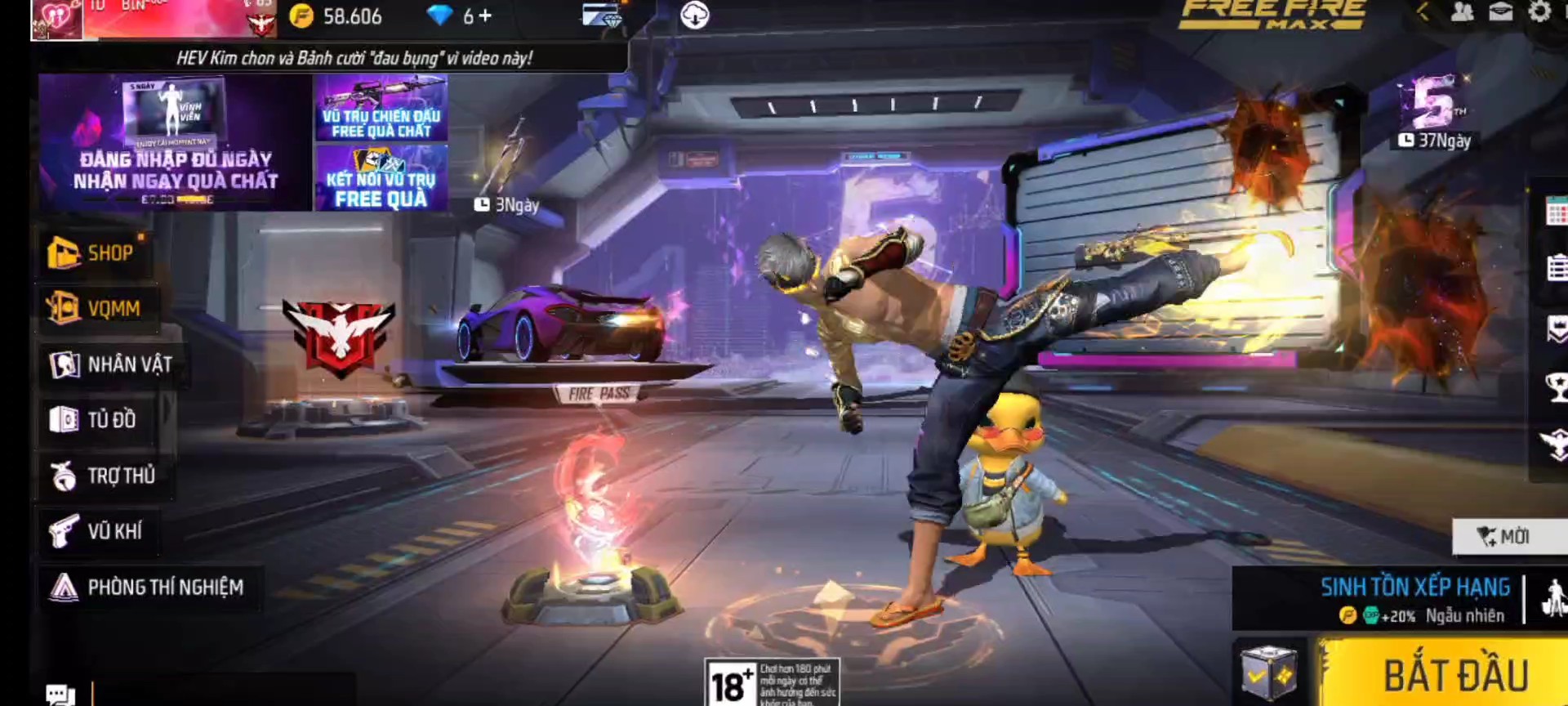This screenshot has width=1568, height=706.
Task: Open the ĐĂNG NHẬP ĐỦ NGÀY login banner
Action: tap(175, 143)
